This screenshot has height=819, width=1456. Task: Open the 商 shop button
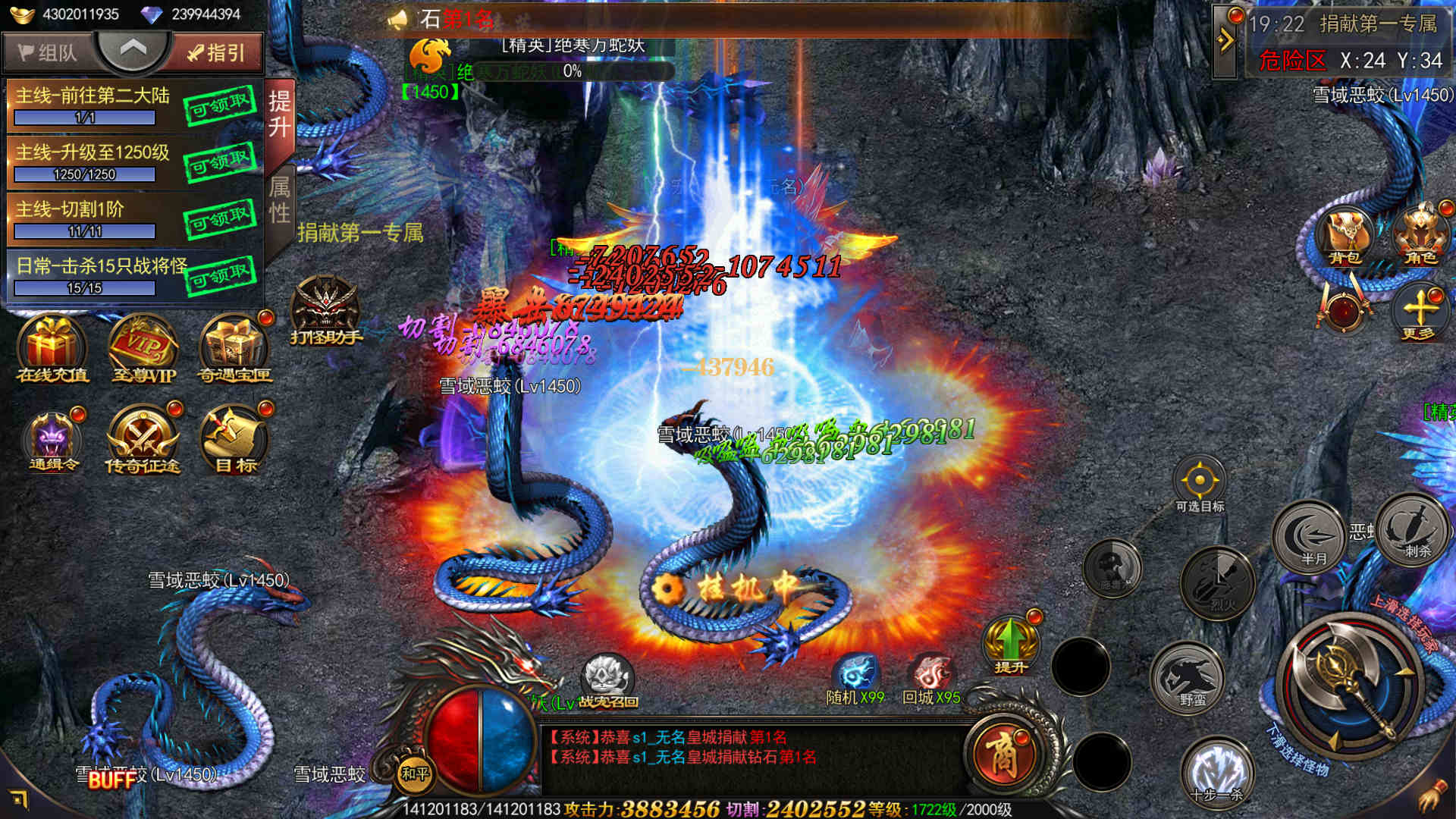pyautogui.click(x=1003, y=755)
